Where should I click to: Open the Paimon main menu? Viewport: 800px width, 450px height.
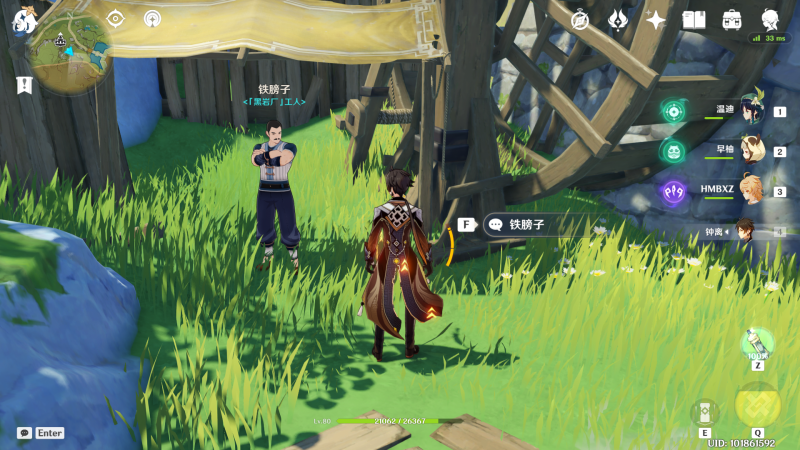click(x=23, y=18)
